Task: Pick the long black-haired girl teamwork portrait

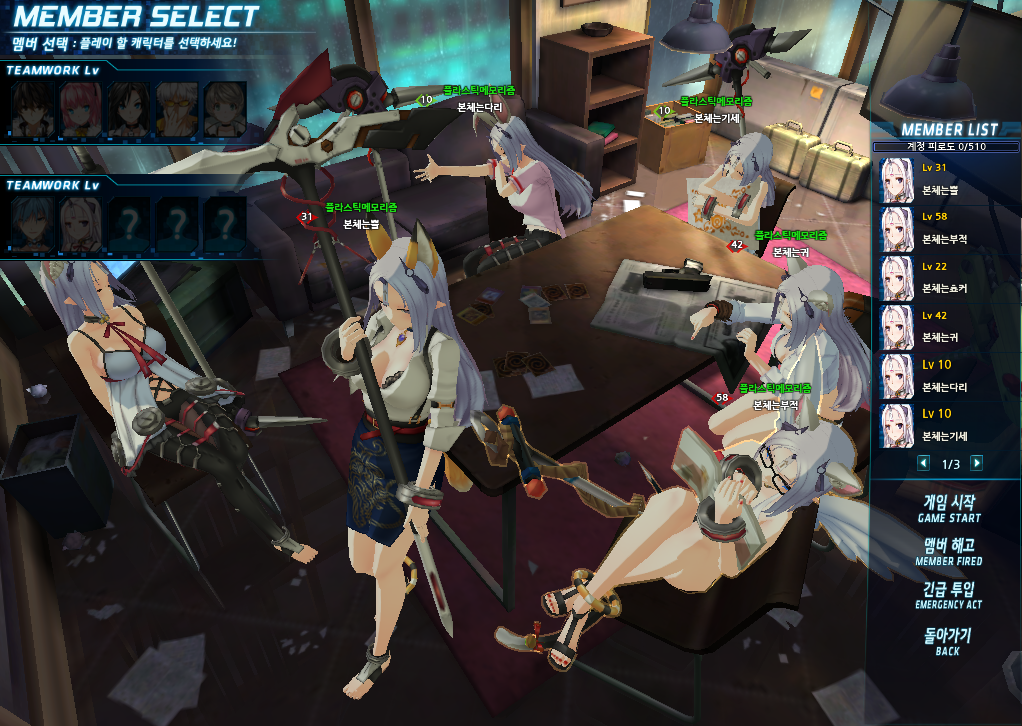Action: click(x=128, y=109)
